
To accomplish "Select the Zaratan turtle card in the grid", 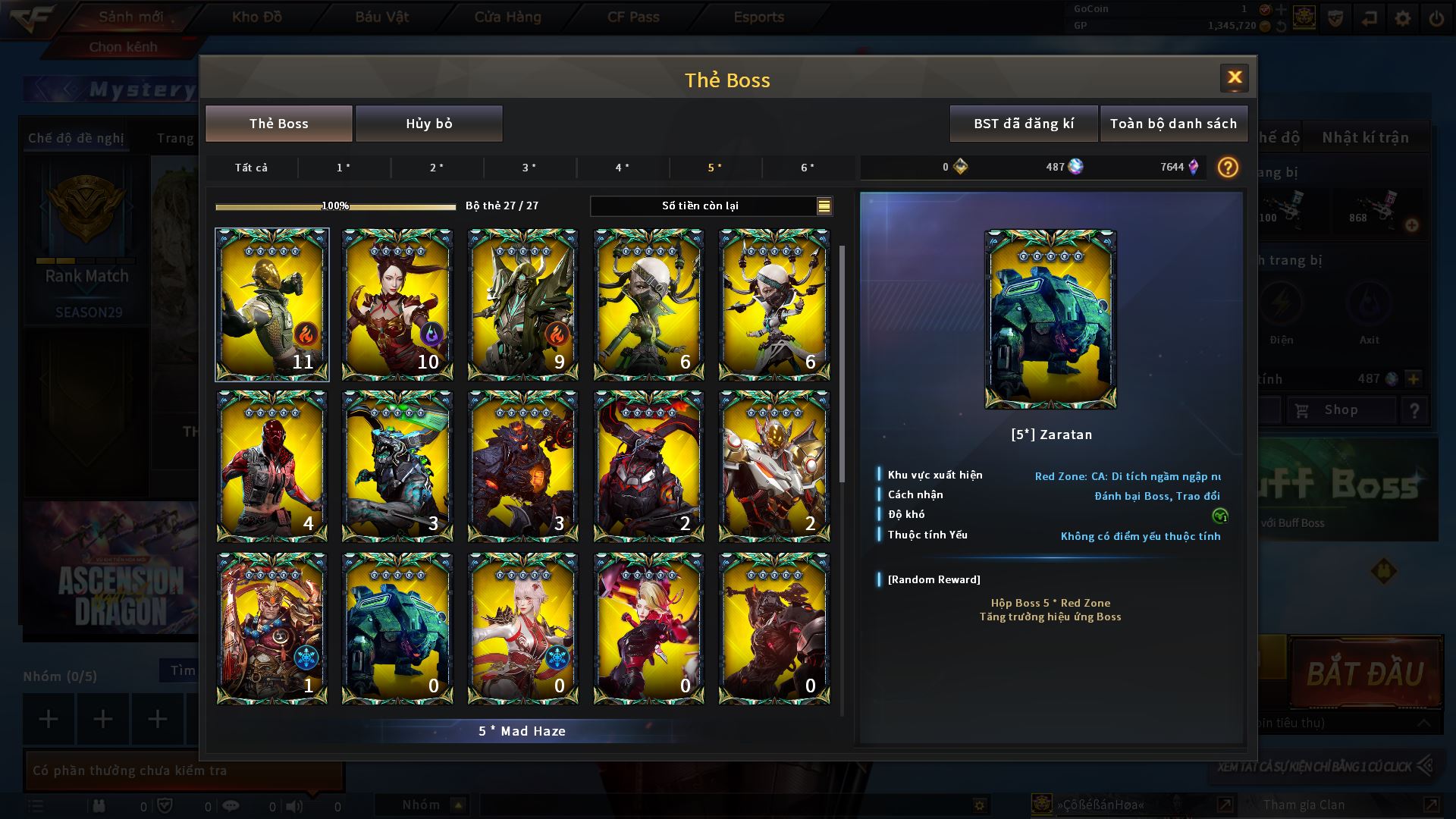I will click(x=397, y=628).
